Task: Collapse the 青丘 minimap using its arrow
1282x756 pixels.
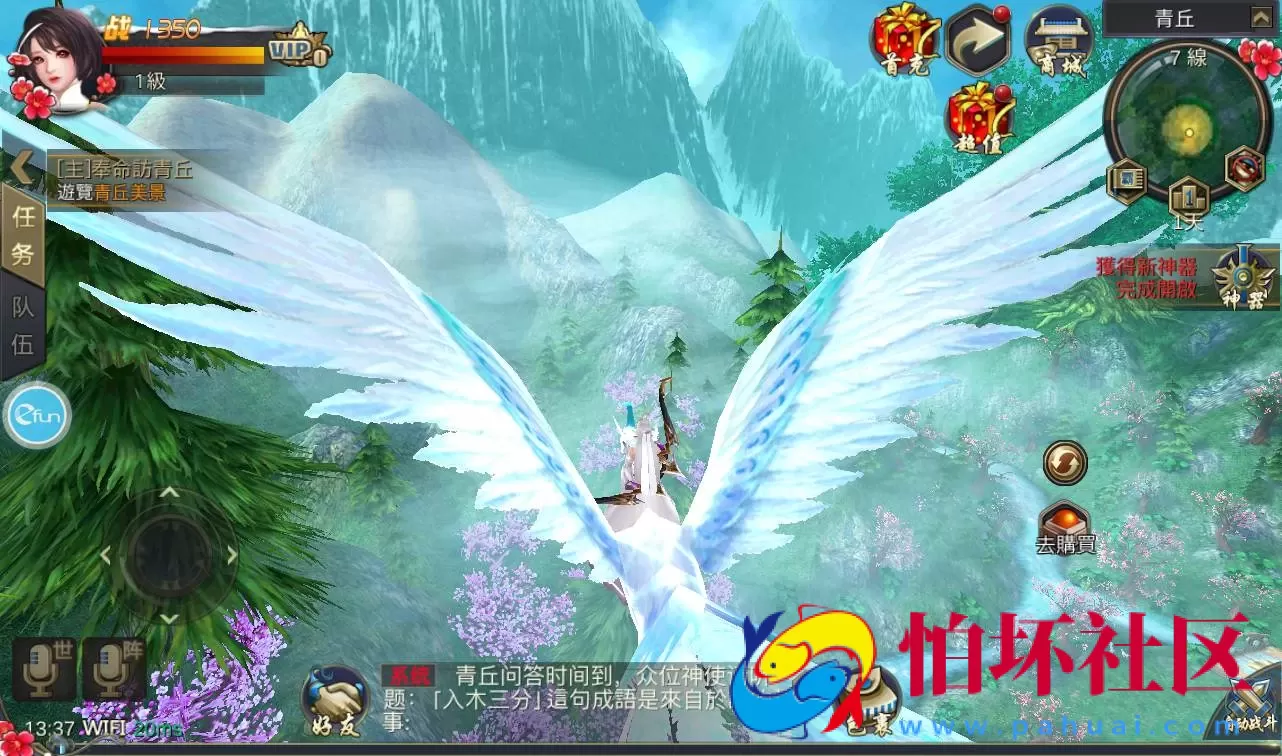Action: tap(1263, 17)
